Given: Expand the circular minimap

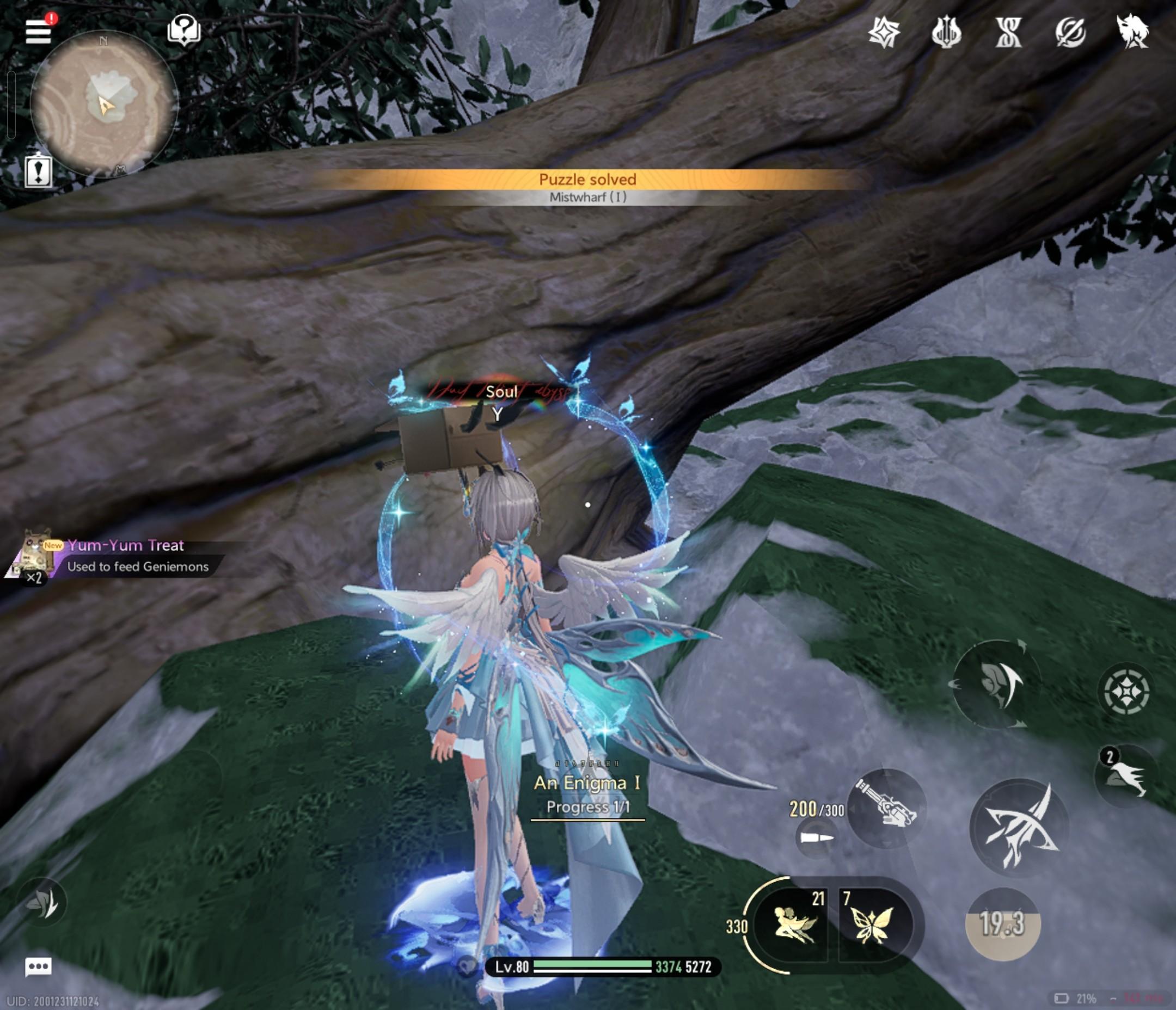Looking at the screenshot, I should 104,104.
